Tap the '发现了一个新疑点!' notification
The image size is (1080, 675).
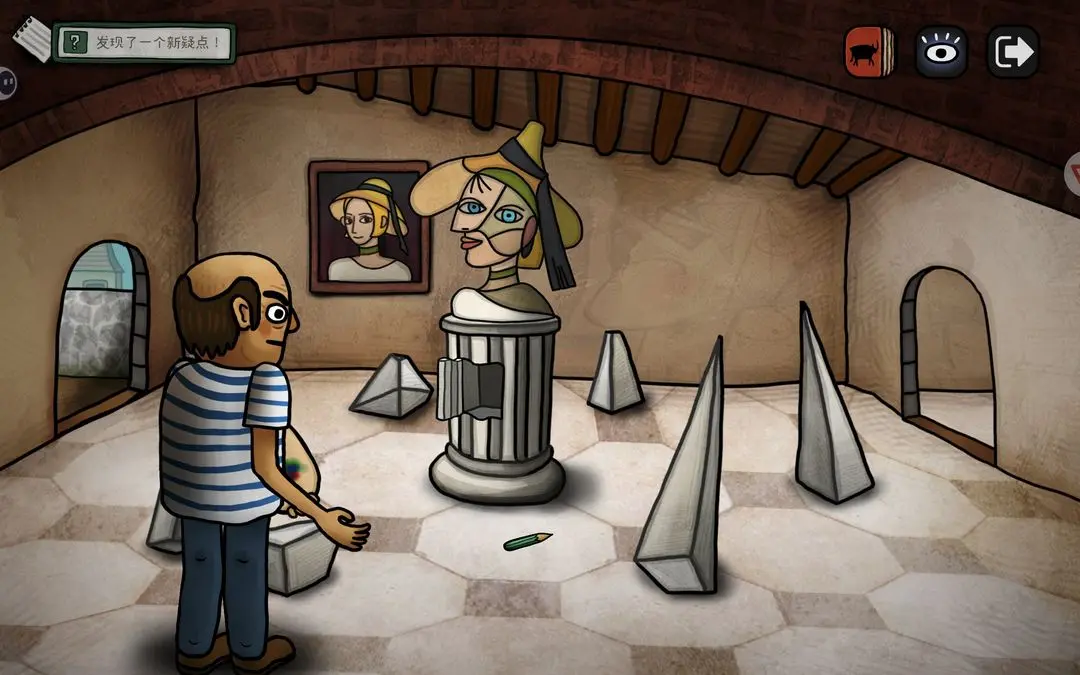tap(145, 43)
